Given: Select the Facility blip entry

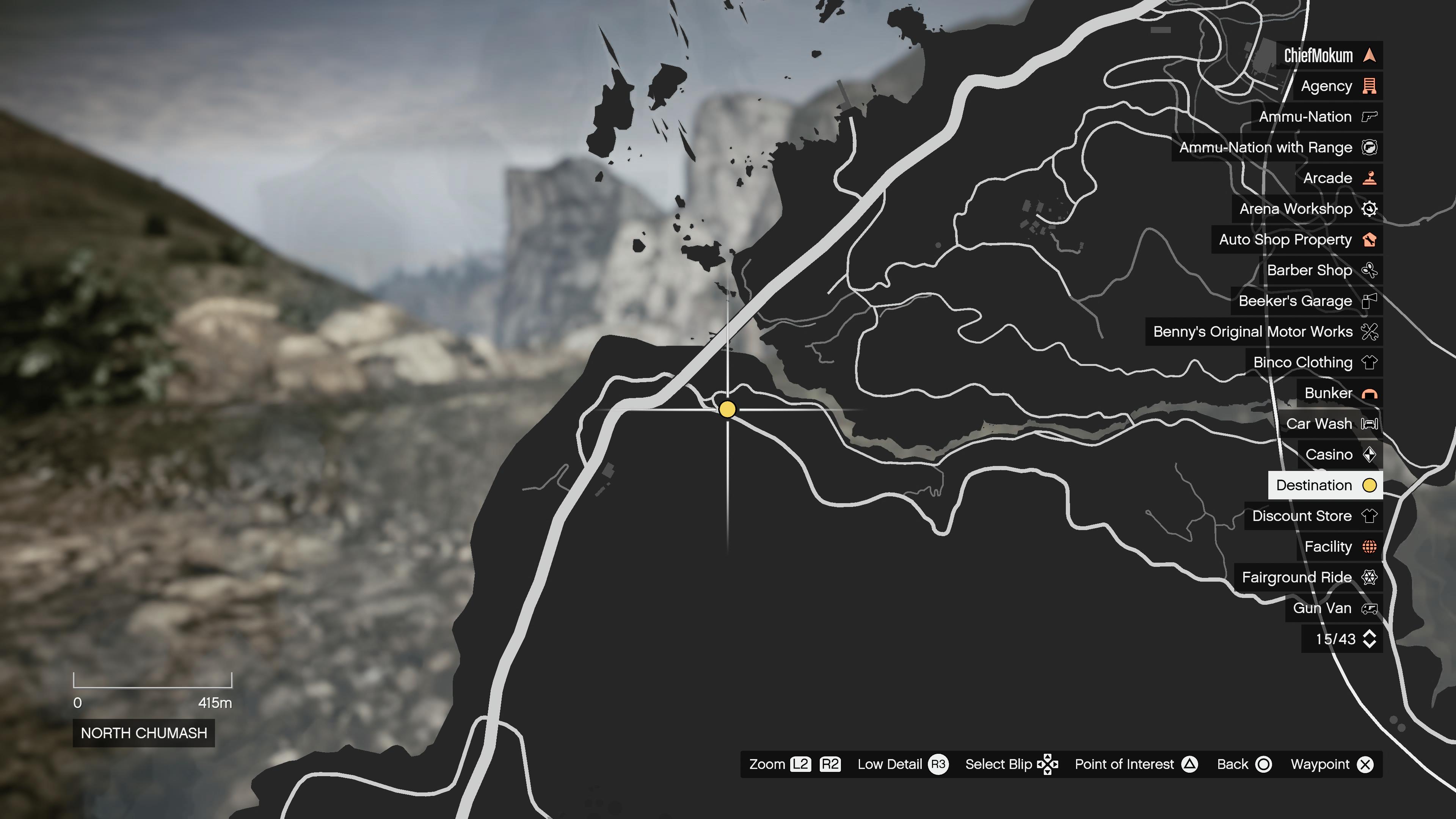Looking at the screenshot, I should [x=1339, y=546].
